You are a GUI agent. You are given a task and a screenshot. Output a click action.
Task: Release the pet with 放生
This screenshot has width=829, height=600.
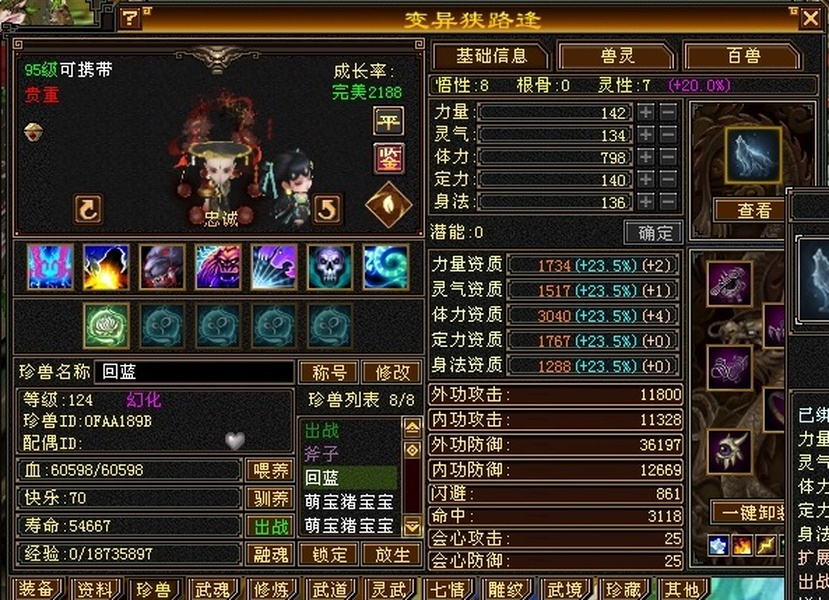point(391,554)
